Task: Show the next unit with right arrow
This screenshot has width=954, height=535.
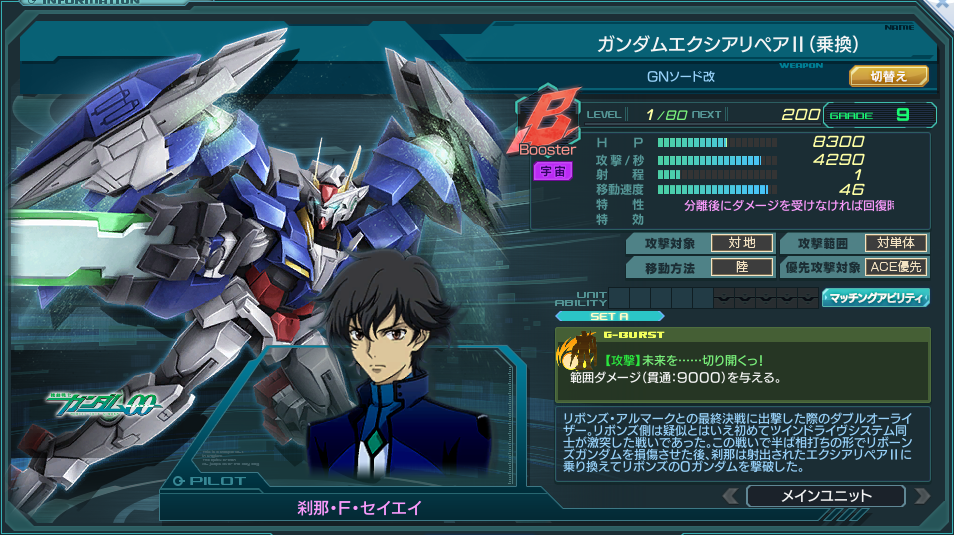Action: (921, 496)
